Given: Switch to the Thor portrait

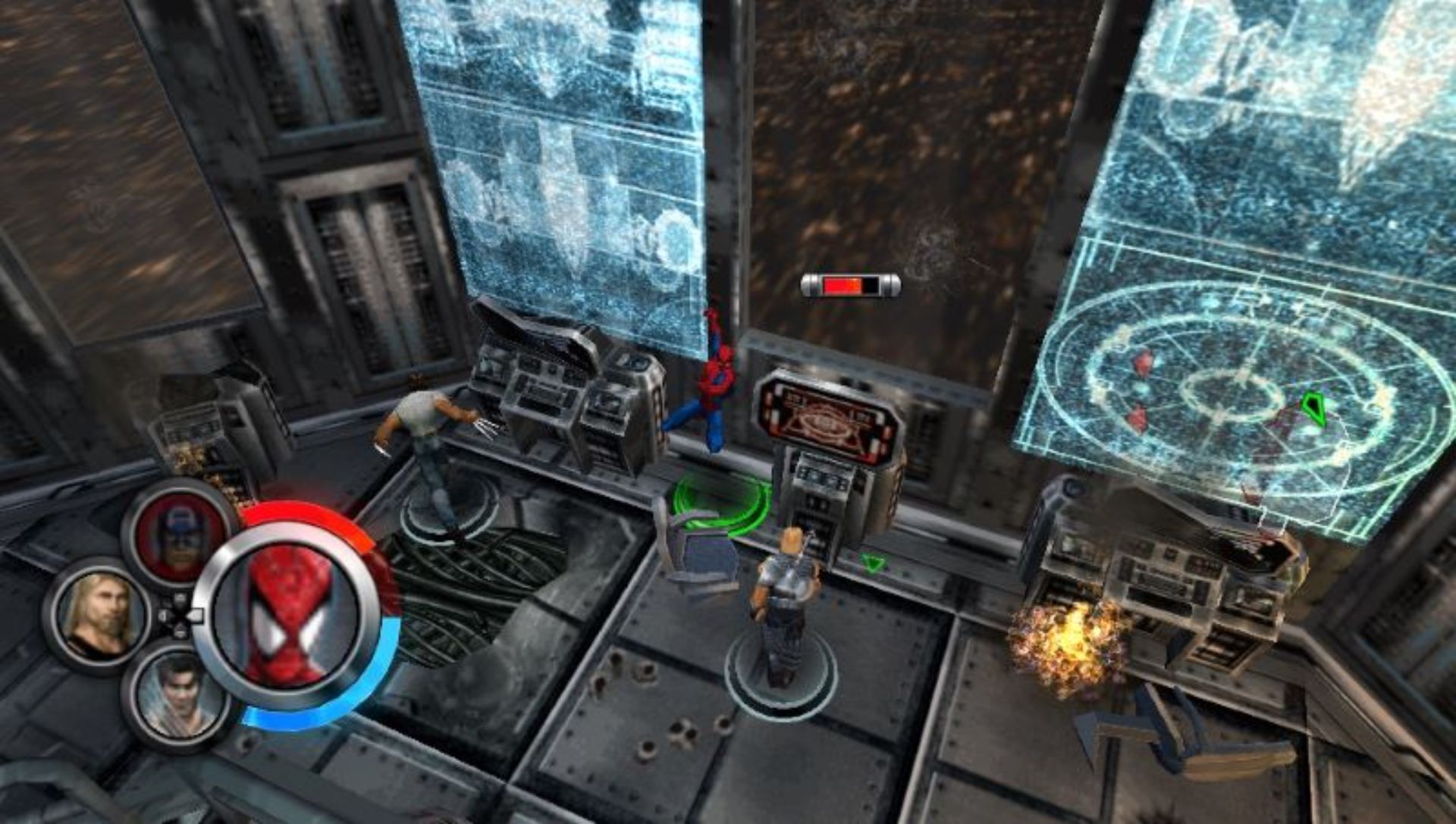Looking at the screenshot, I should (100, 613).
